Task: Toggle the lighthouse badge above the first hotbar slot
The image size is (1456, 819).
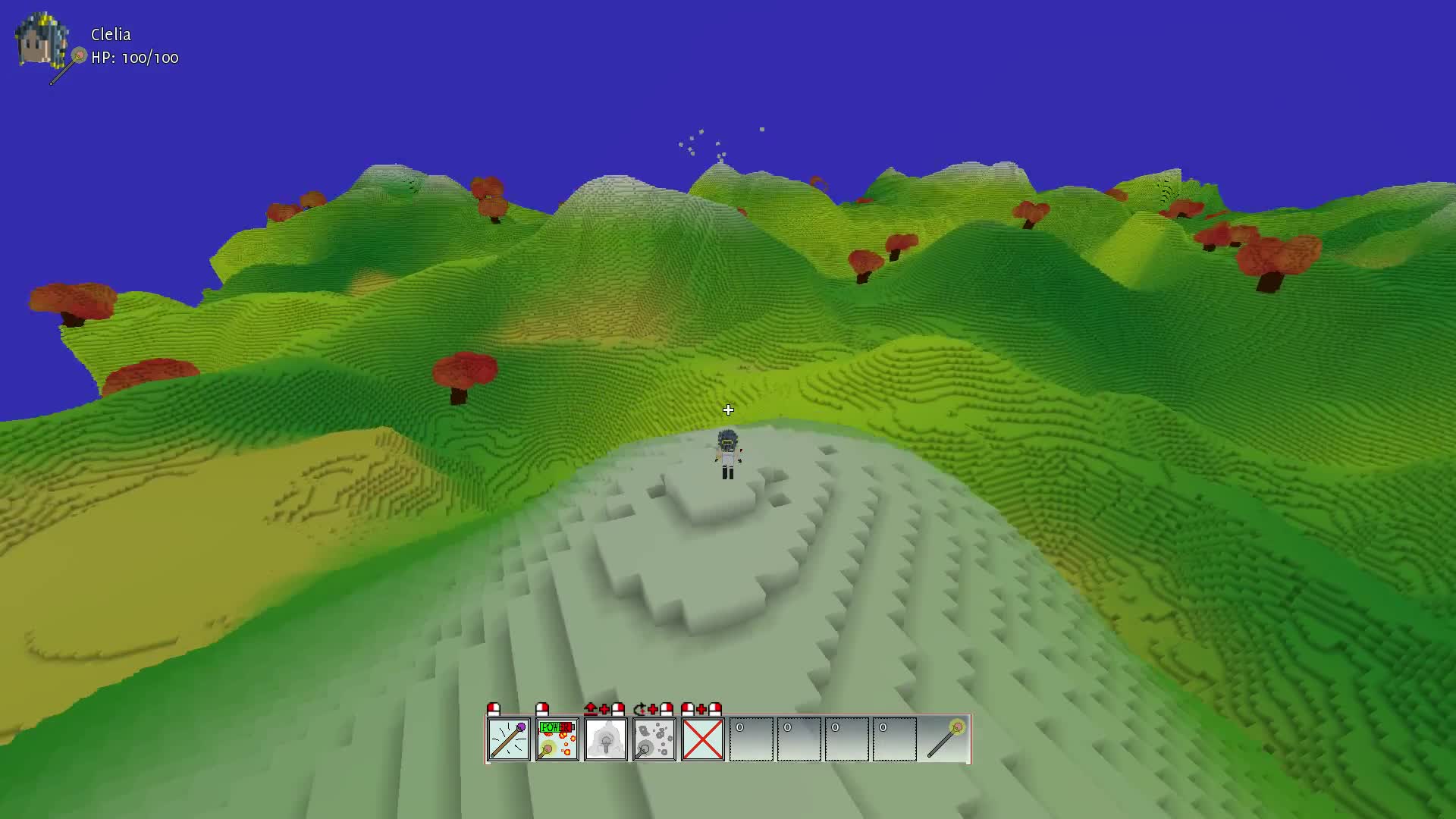Action: [x=493, y=711]
